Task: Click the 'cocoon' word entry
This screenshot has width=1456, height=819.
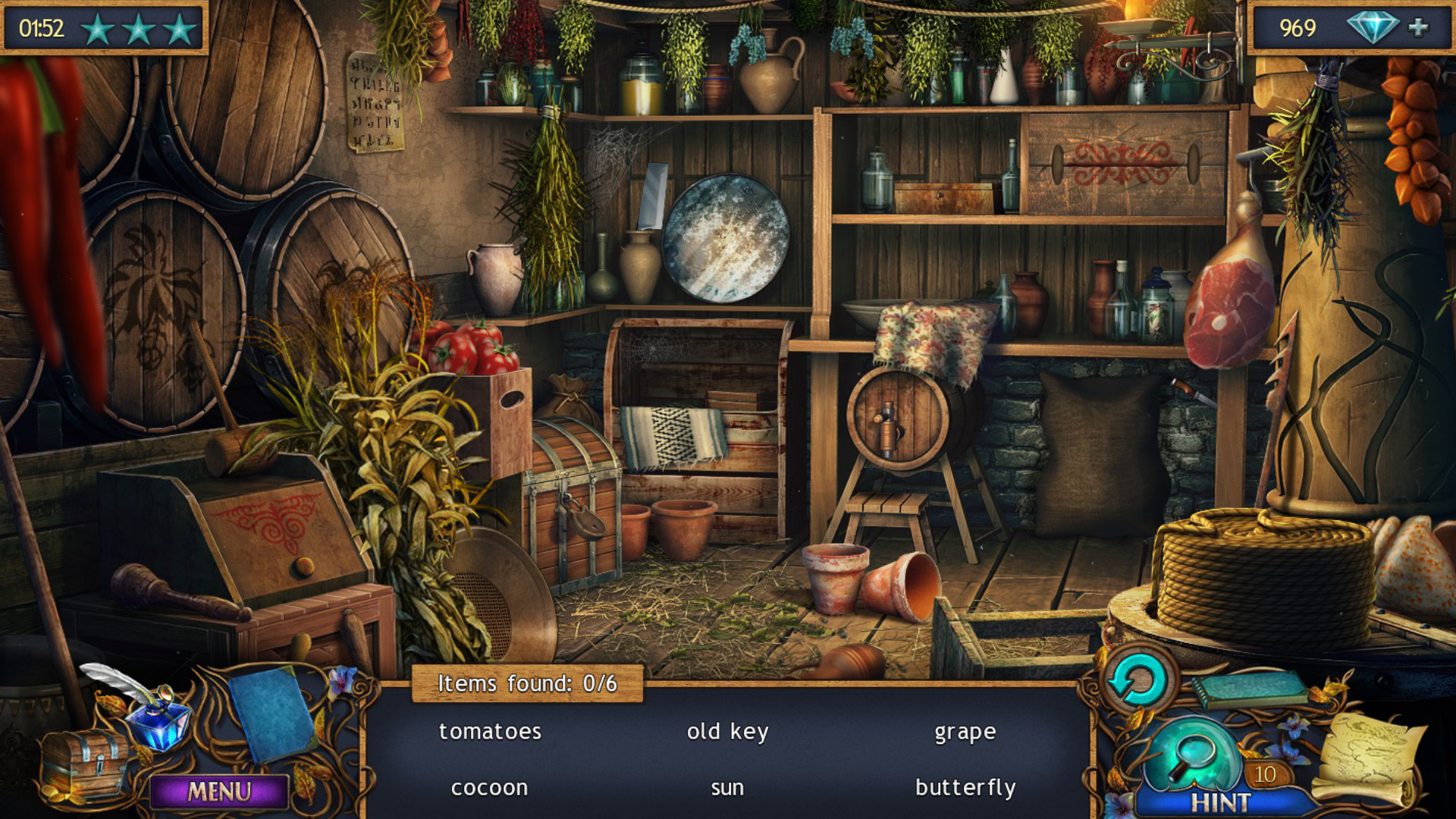Action: (x=489, y=786)
